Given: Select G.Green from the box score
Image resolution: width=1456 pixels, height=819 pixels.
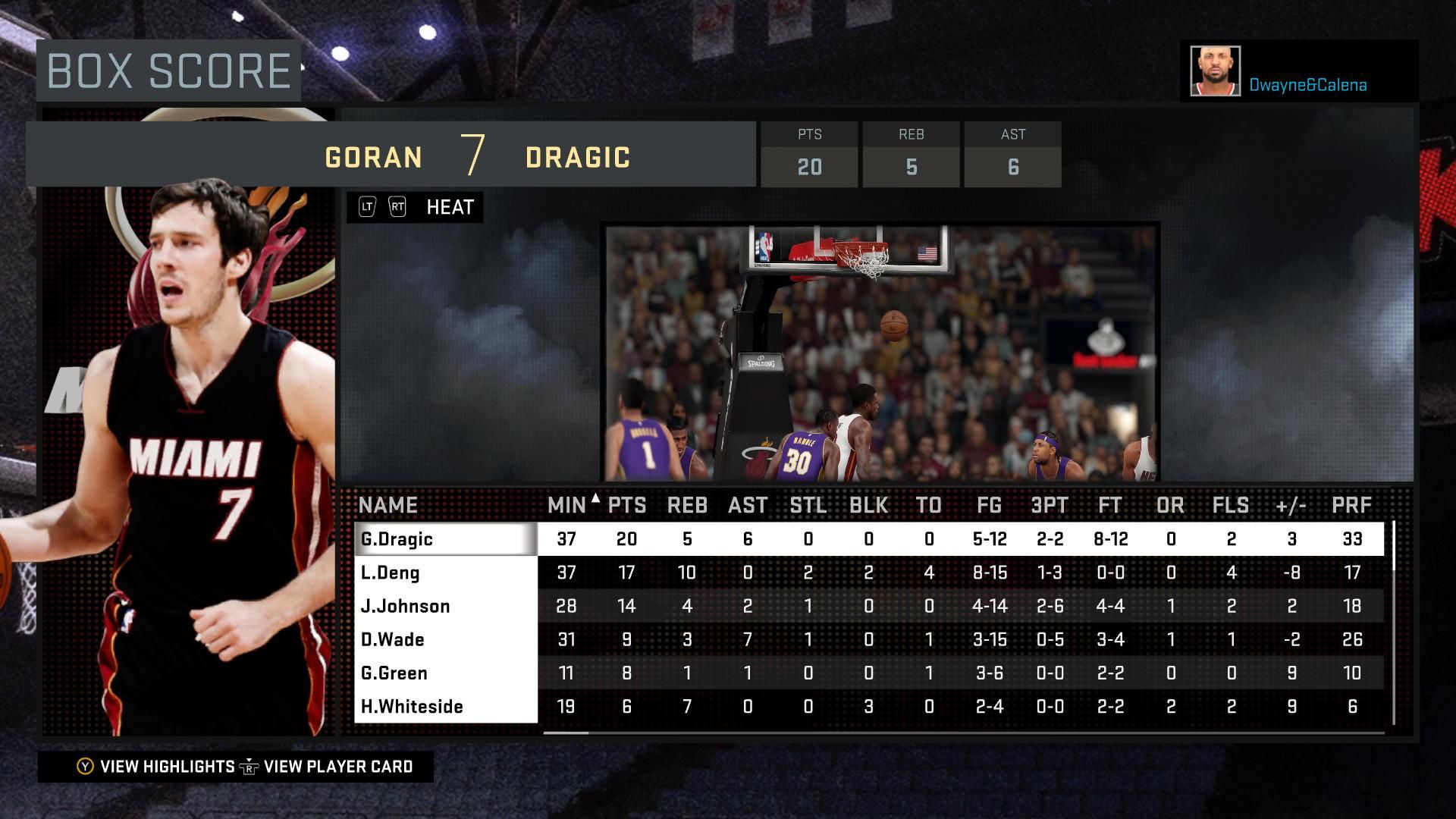Looking at the screenshot, I should 445,673.
